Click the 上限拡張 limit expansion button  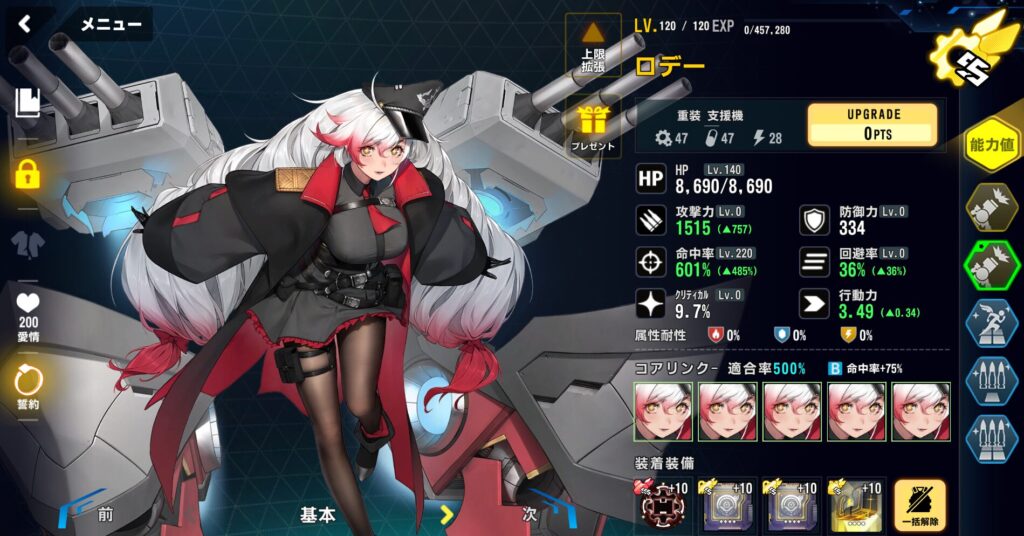point(593,47)
